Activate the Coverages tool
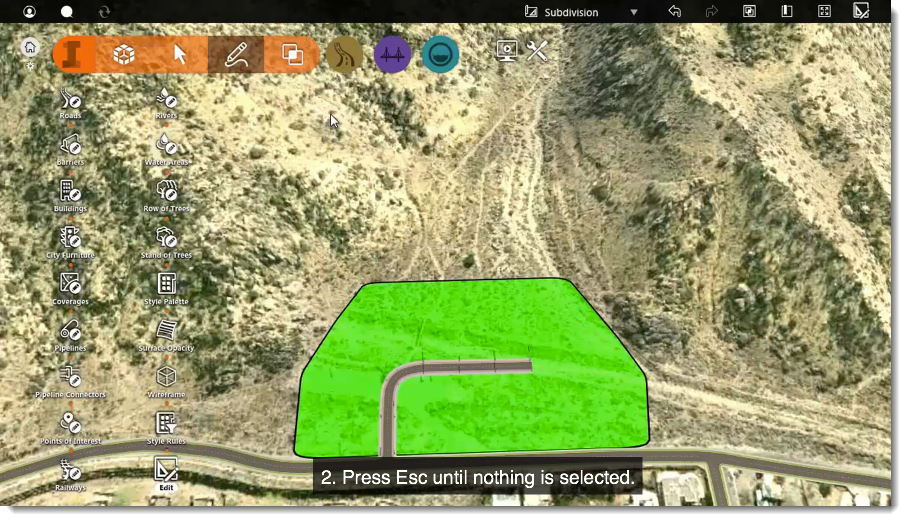The height and width of the screenshot is (521, 906). coord(70,285)
